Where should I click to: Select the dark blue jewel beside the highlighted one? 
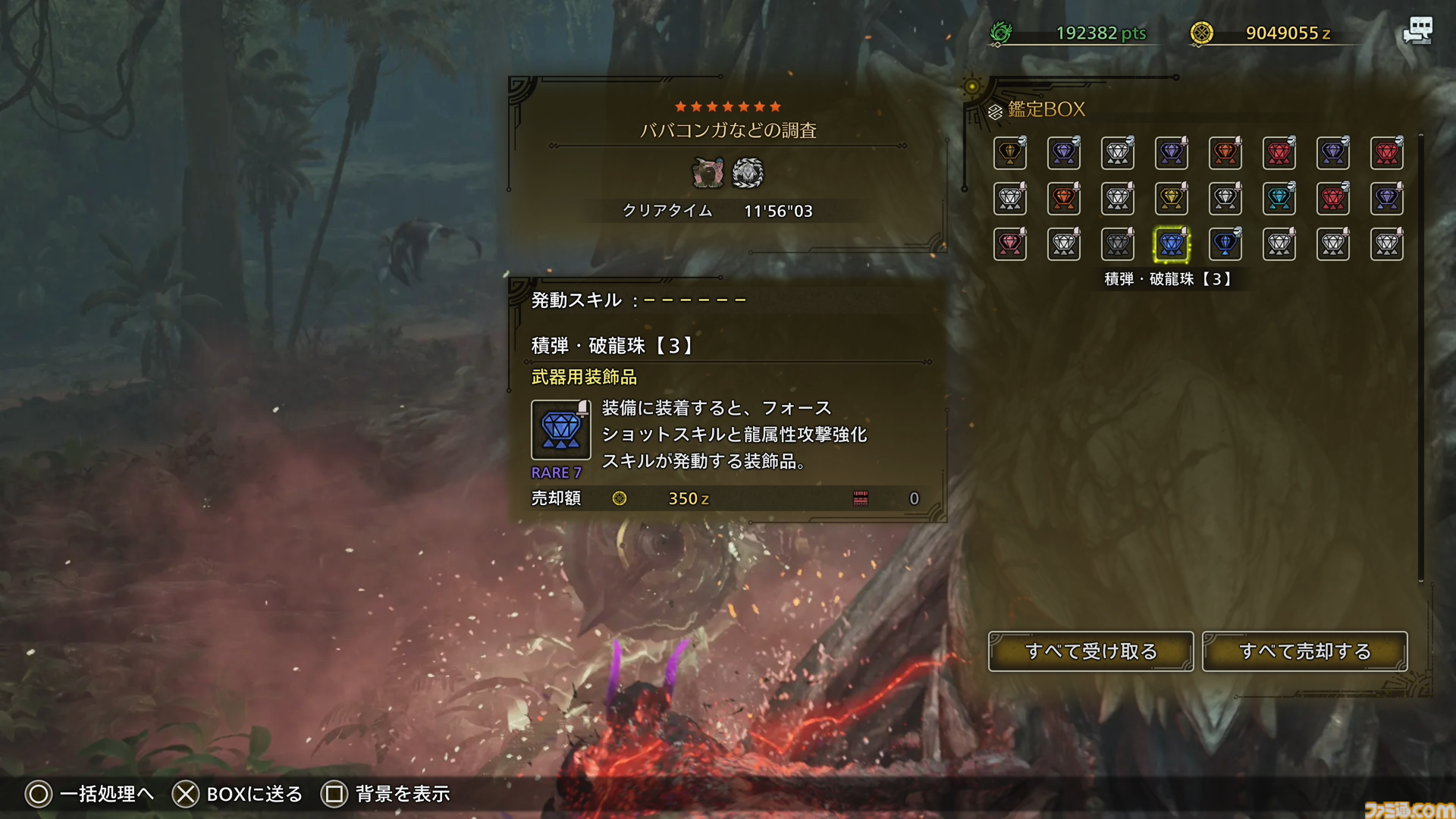point(1225,244)
